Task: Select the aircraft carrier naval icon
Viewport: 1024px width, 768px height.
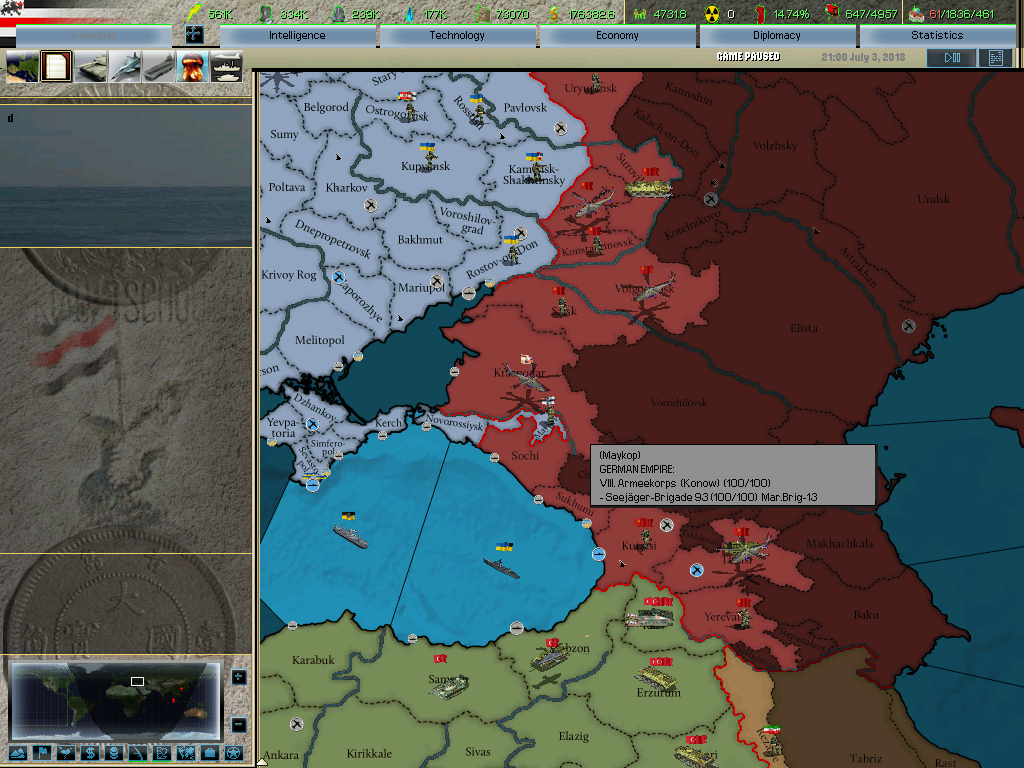Action: click(x=159, y=67)
